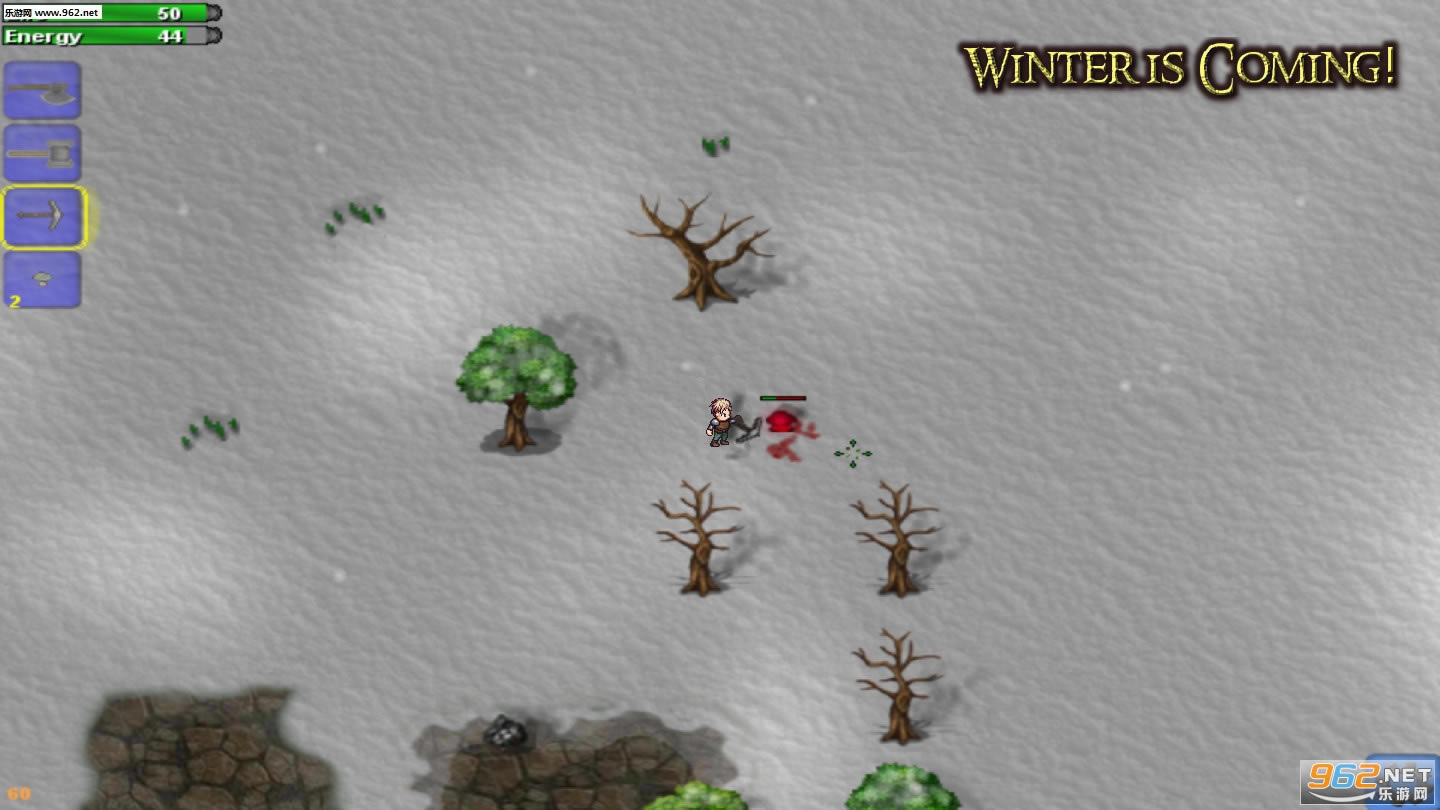Click the highlighted pickaxe tool
This screenshot has height=810, width=1440.
click(x=42, y=217)
